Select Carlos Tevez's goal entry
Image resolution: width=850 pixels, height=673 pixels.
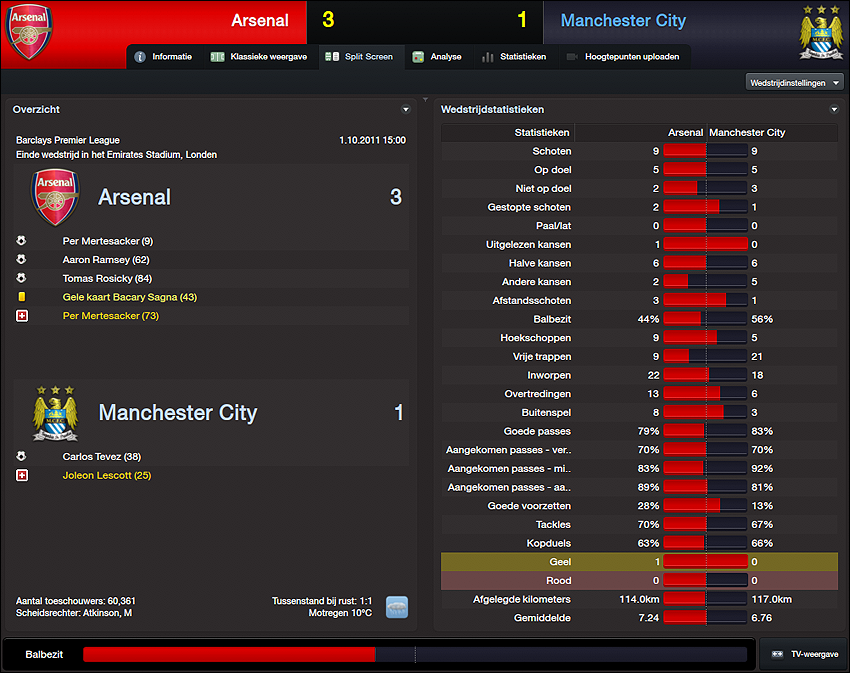101,457
